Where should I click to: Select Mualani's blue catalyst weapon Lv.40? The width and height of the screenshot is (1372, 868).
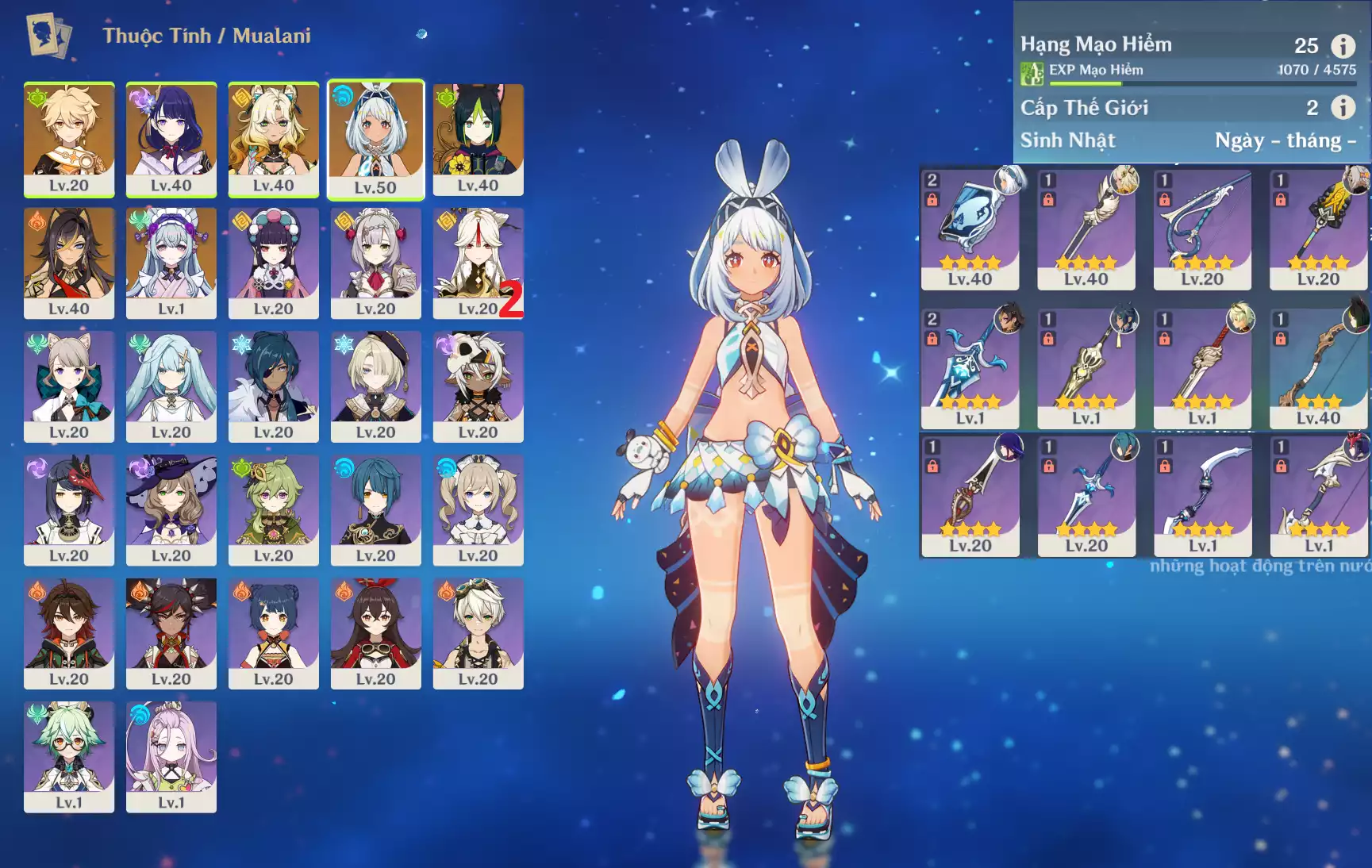970,229
